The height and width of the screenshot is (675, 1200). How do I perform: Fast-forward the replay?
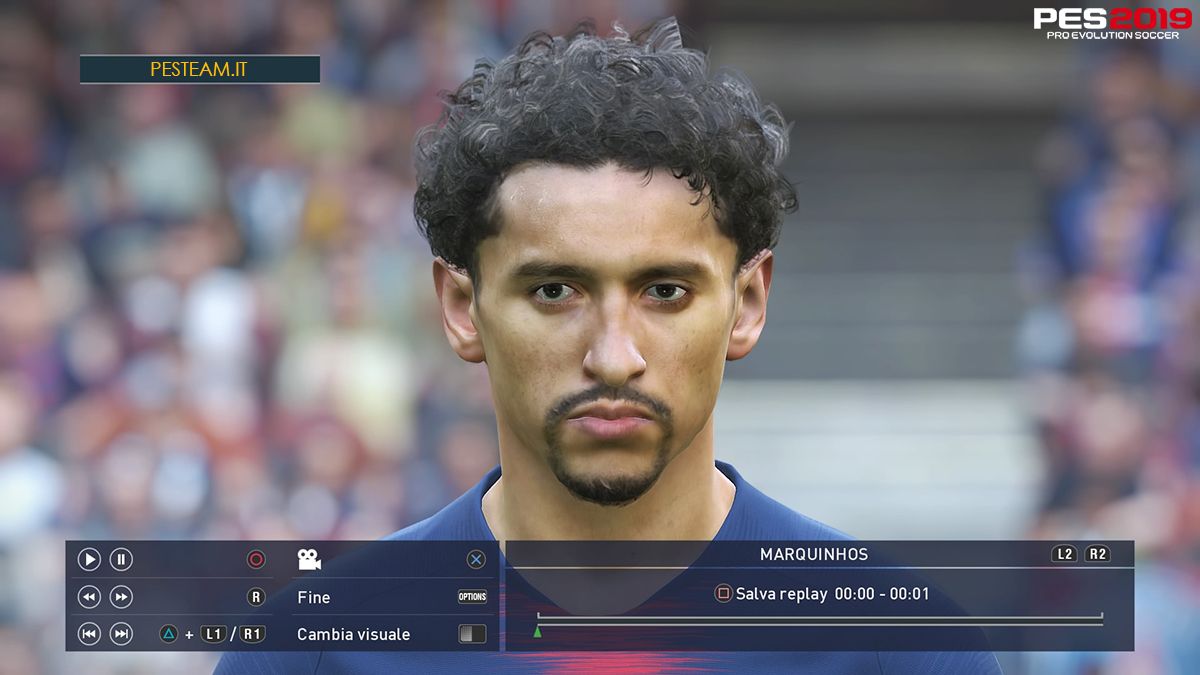(x=121, y=597)
